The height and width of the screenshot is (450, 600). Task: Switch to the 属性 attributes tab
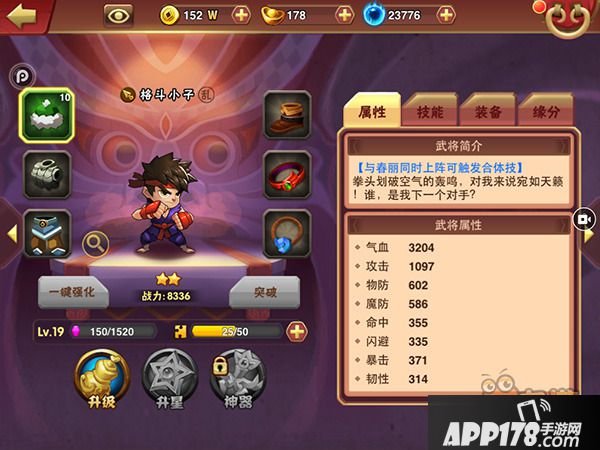pos(371,112)
